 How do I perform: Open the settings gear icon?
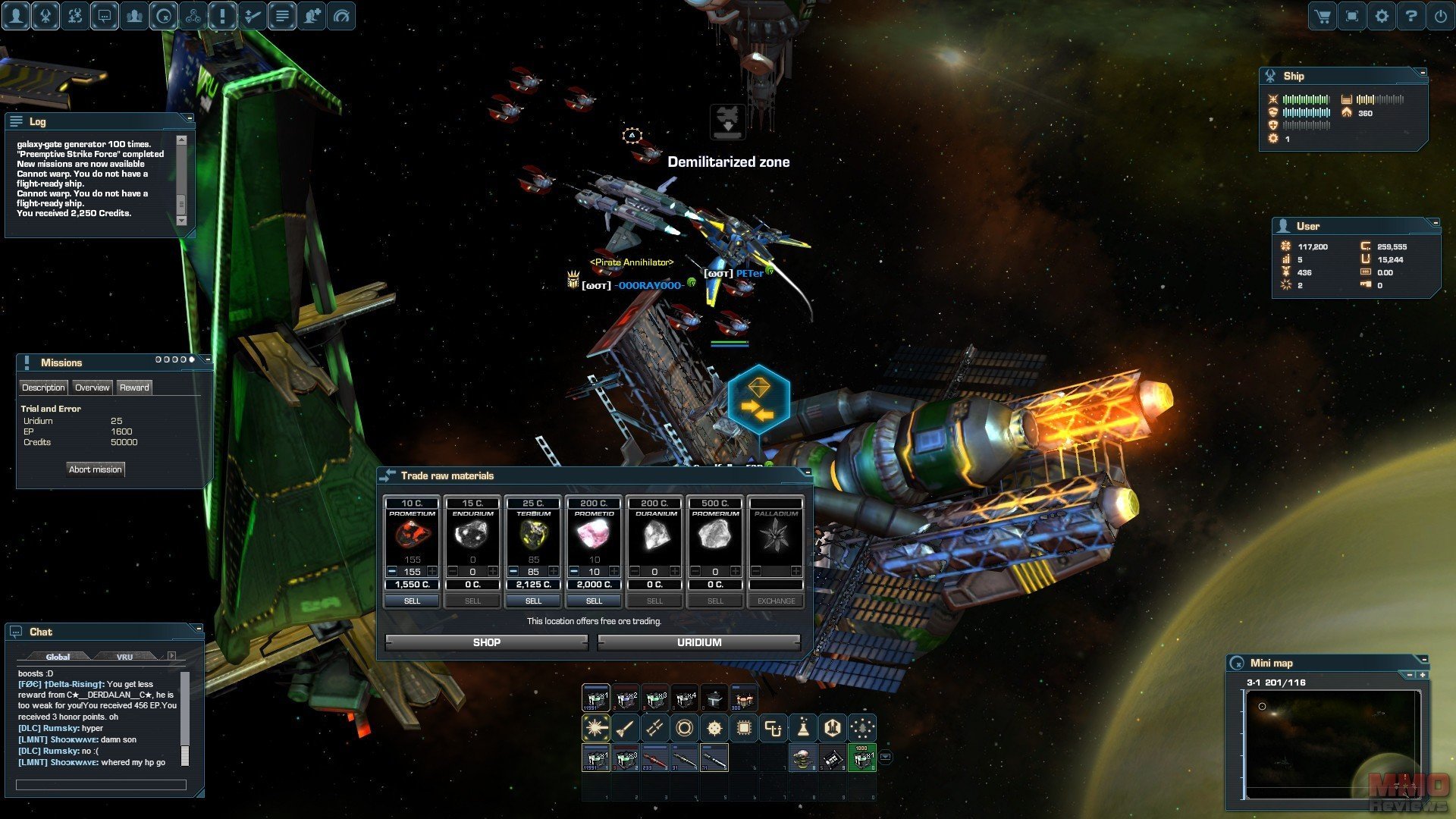[x=1382, y=16]
